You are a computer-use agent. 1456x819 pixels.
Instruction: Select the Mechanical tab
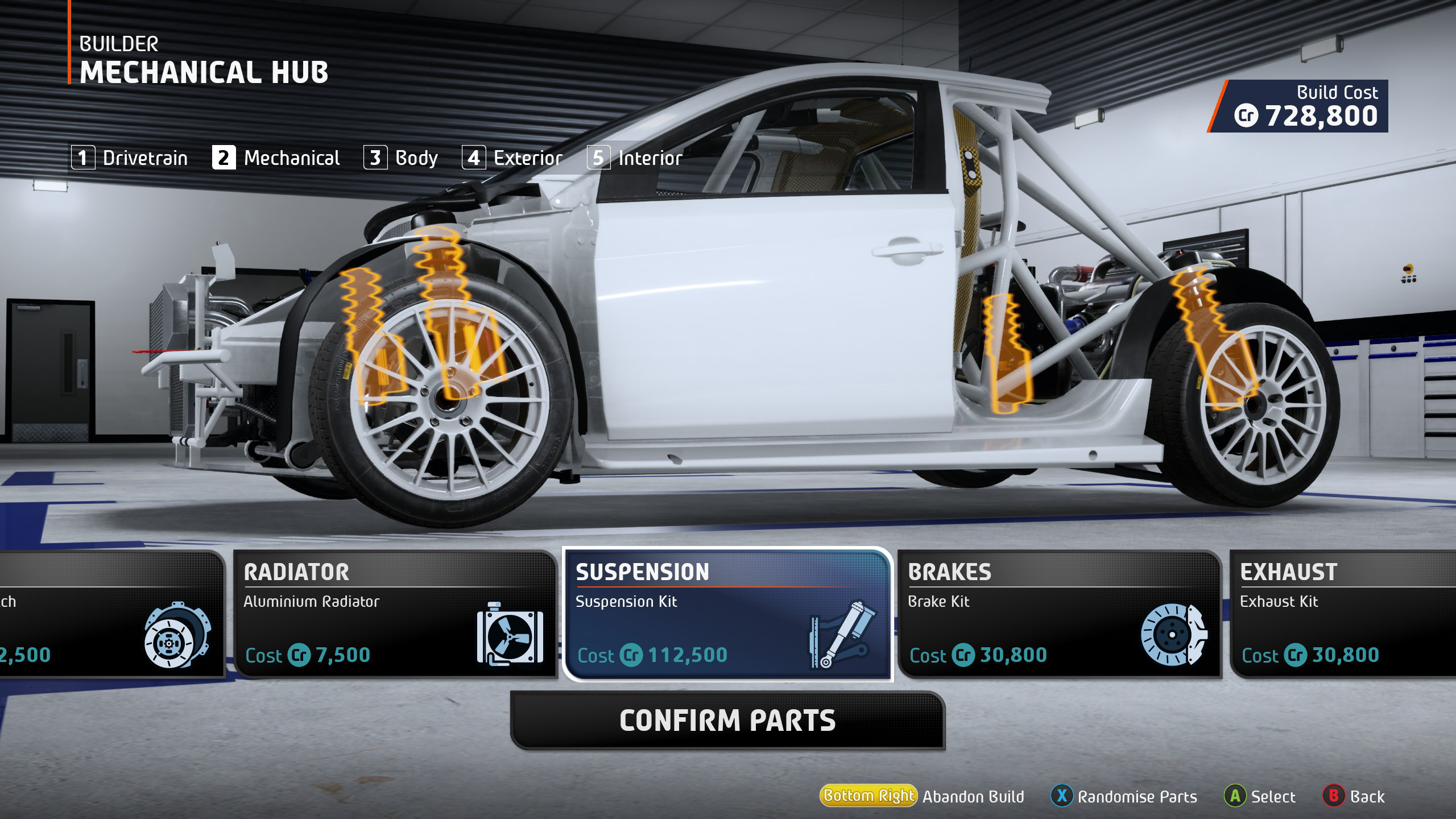click(276, 158)
